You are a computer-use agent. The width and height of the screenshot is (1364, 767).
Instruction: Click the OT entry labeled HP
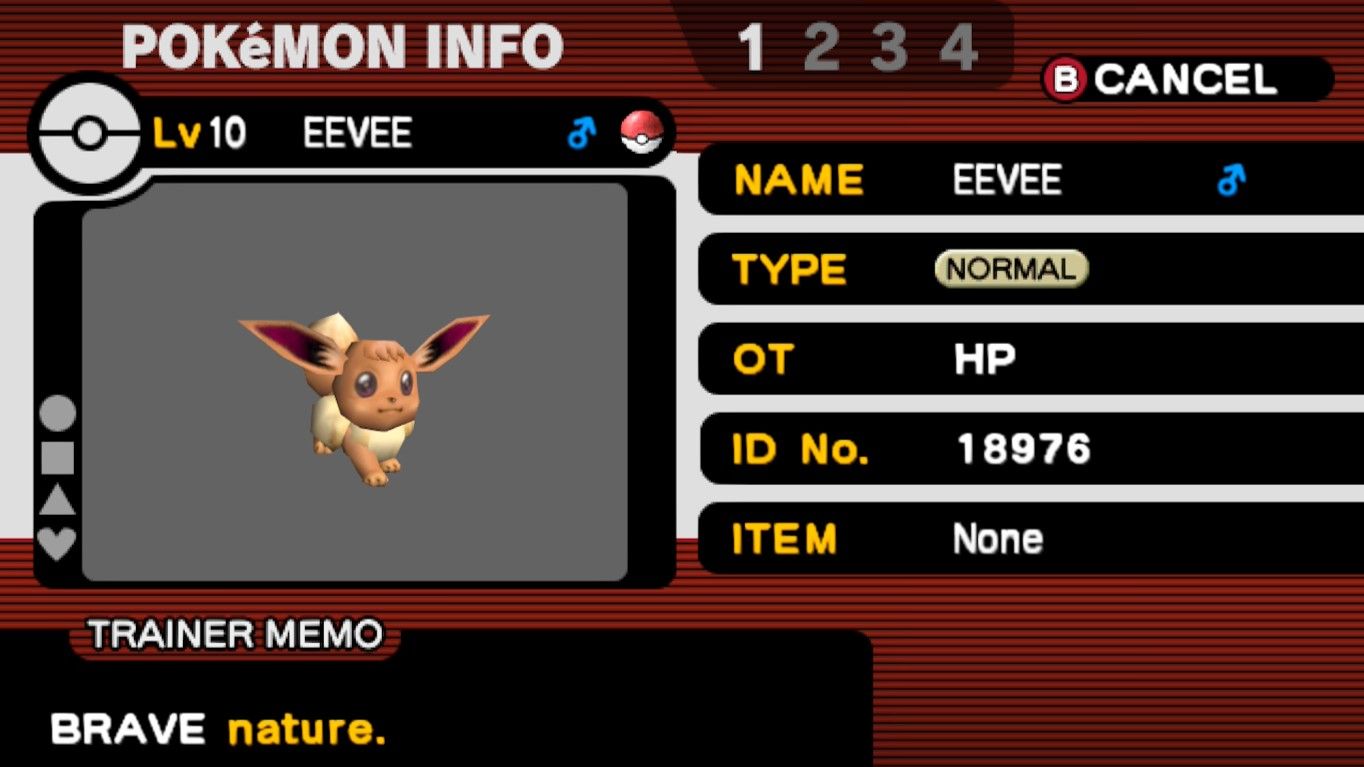point(983,360)
